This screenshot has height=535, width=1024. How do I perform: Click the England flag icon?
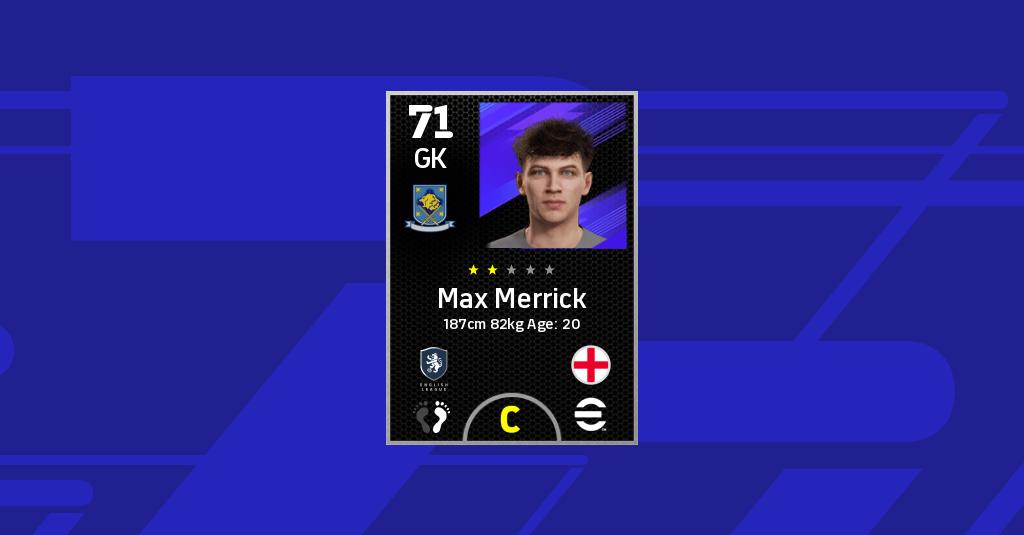[591, 365]
